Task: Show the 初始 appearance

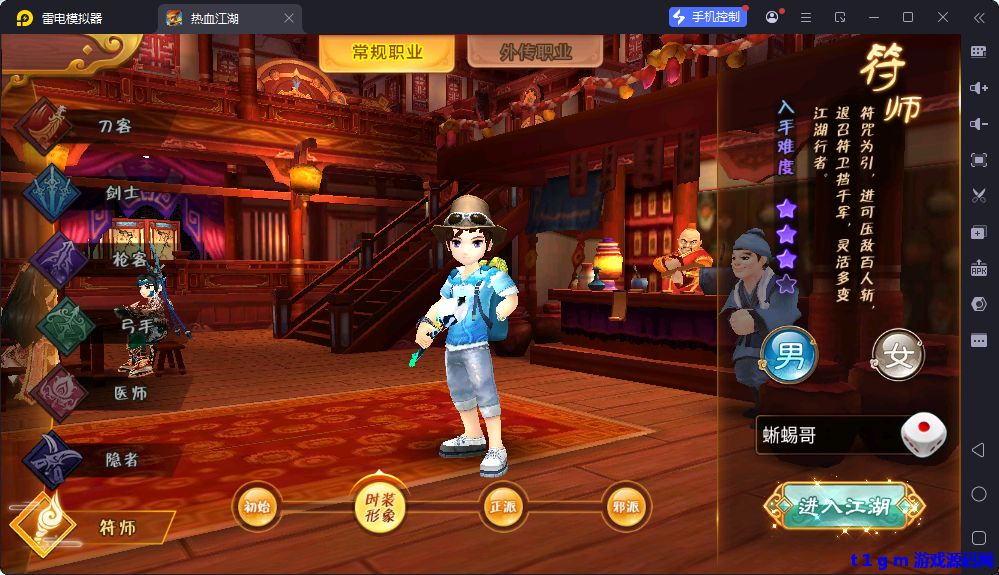Action: pyautogui.click(x=257, y=507)
